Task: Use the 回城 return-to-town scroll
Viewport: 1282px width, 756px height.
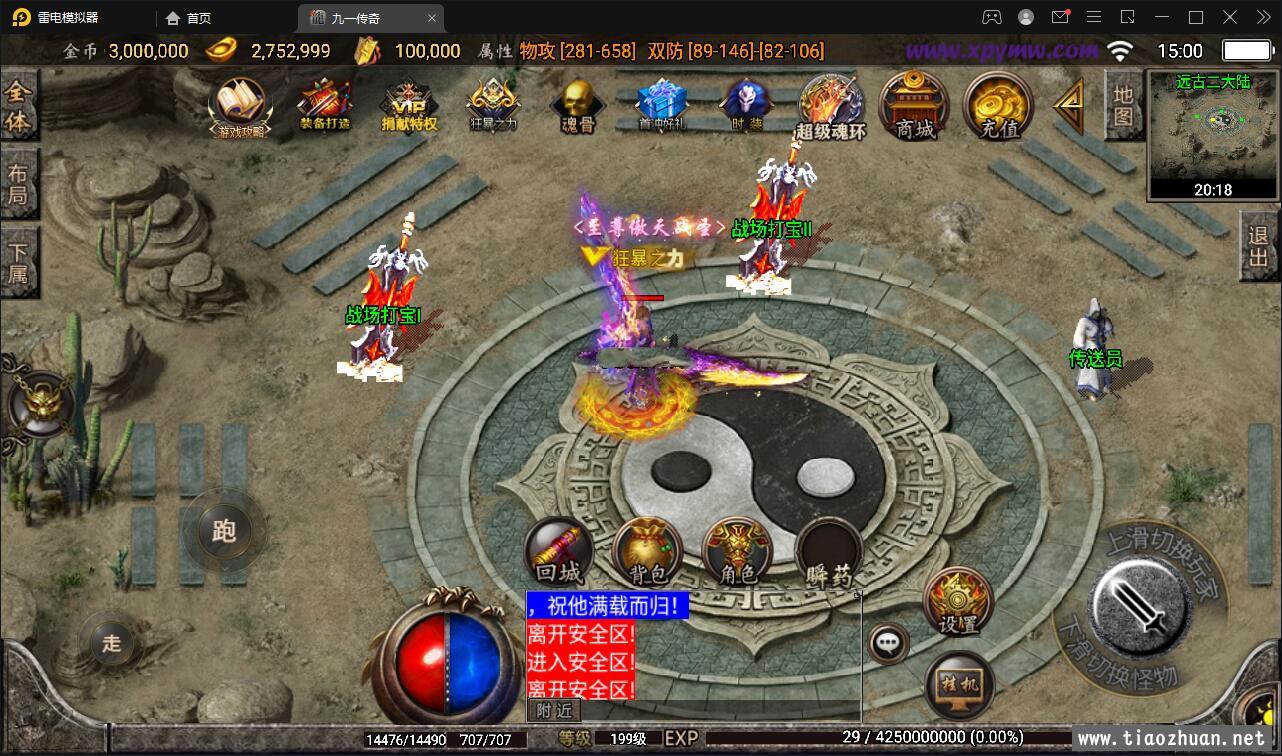Action: point(559,550)
